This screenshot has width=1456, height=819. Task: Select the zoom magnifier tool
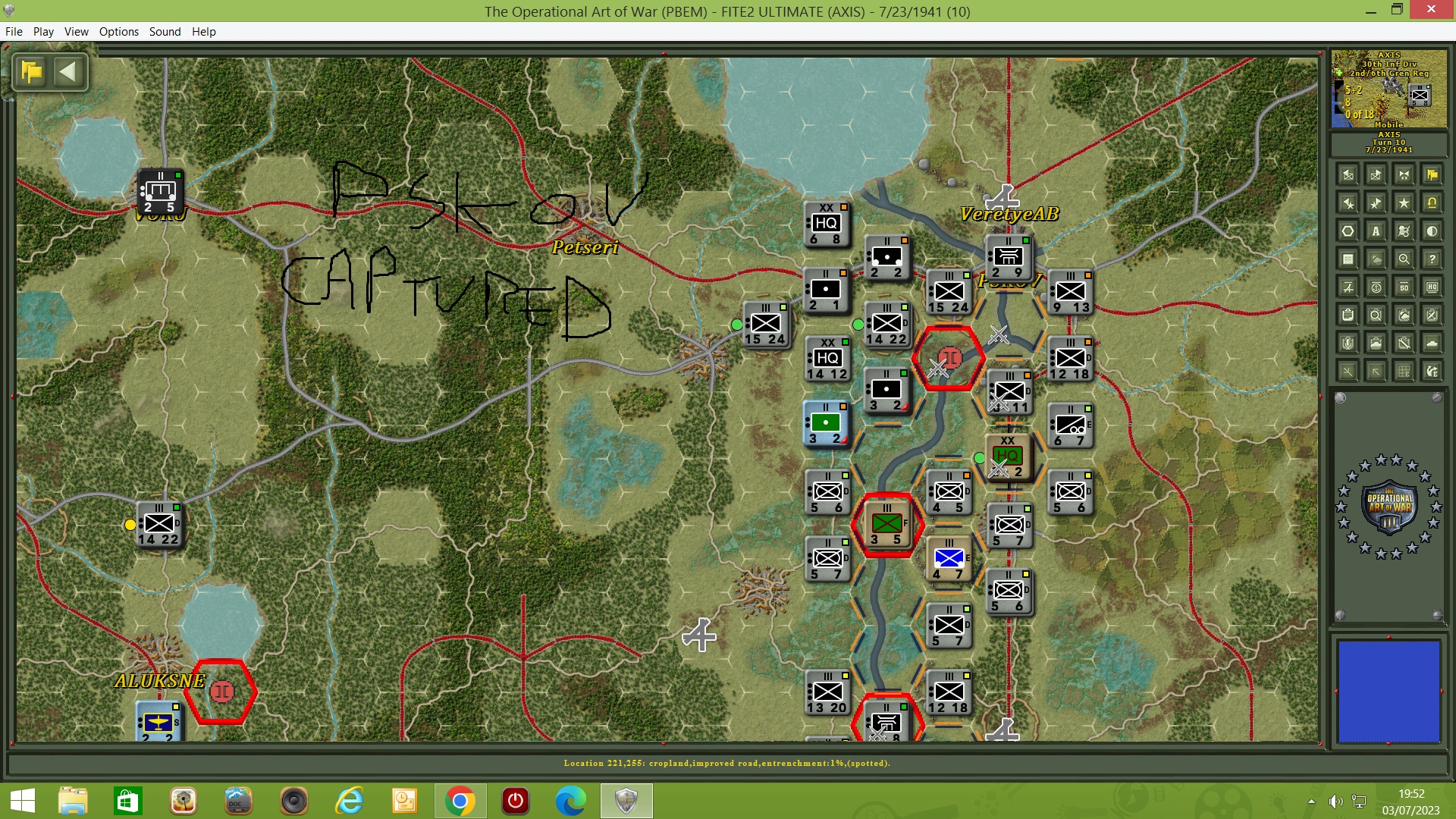[x=1404, y=259]
